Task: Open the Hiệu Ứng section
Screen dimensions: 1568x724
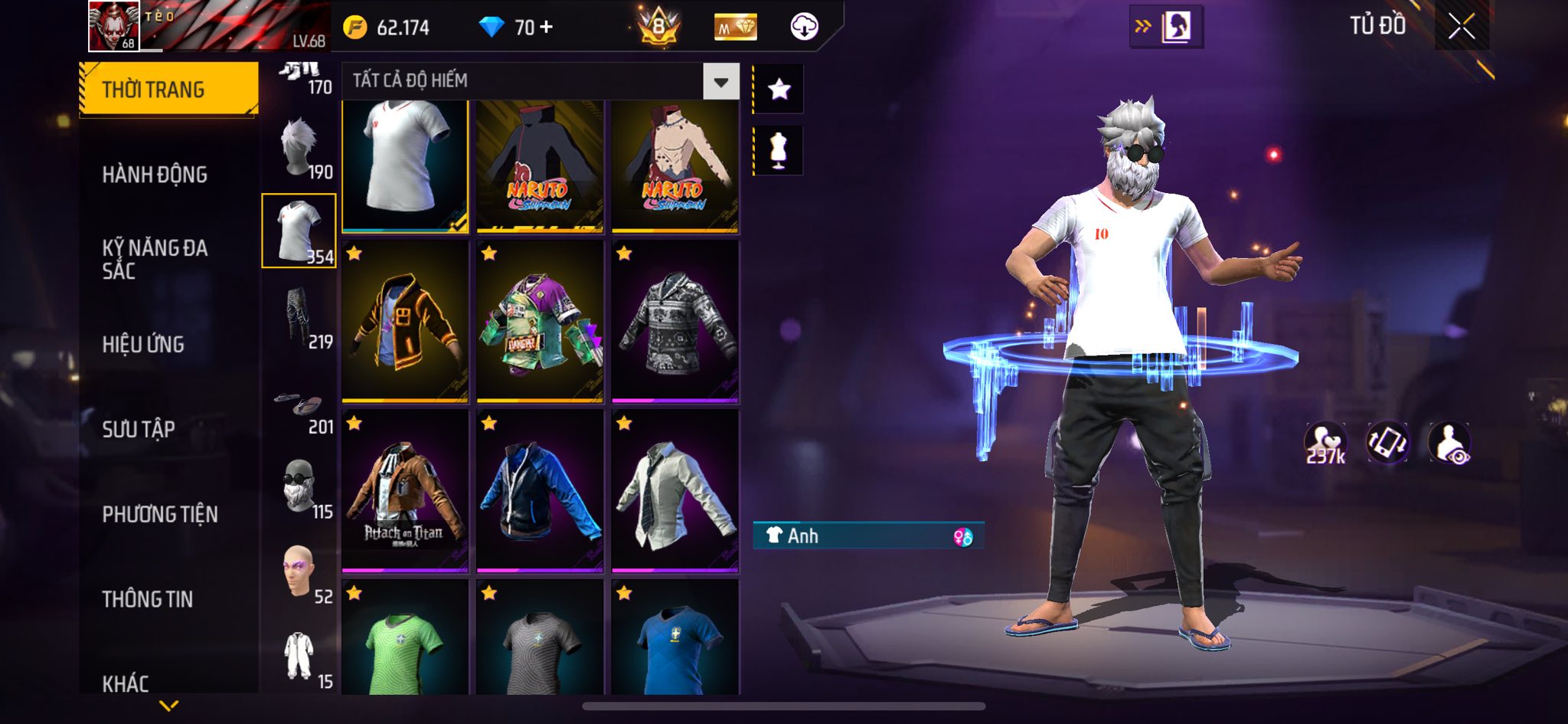Action: pyautogui.click(x=143, y=345)
